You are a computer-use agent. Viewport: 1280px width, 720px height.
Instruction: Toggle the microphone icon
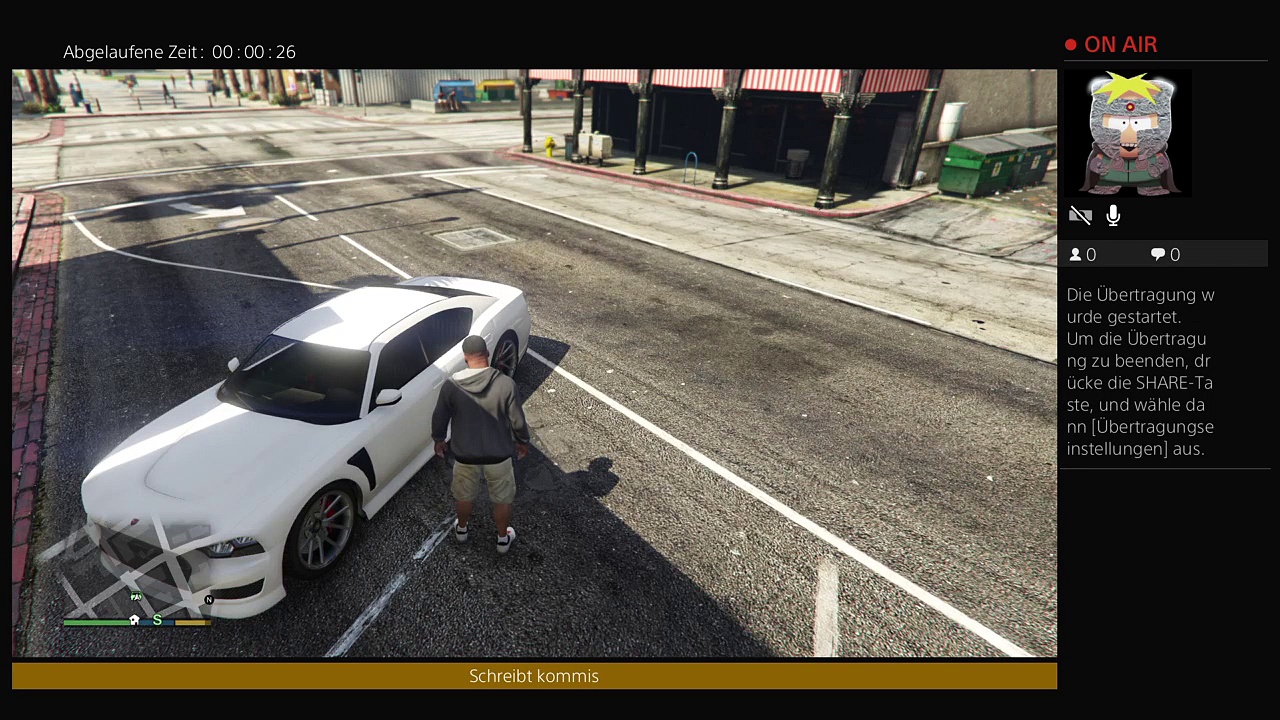tap(1113, 215)
